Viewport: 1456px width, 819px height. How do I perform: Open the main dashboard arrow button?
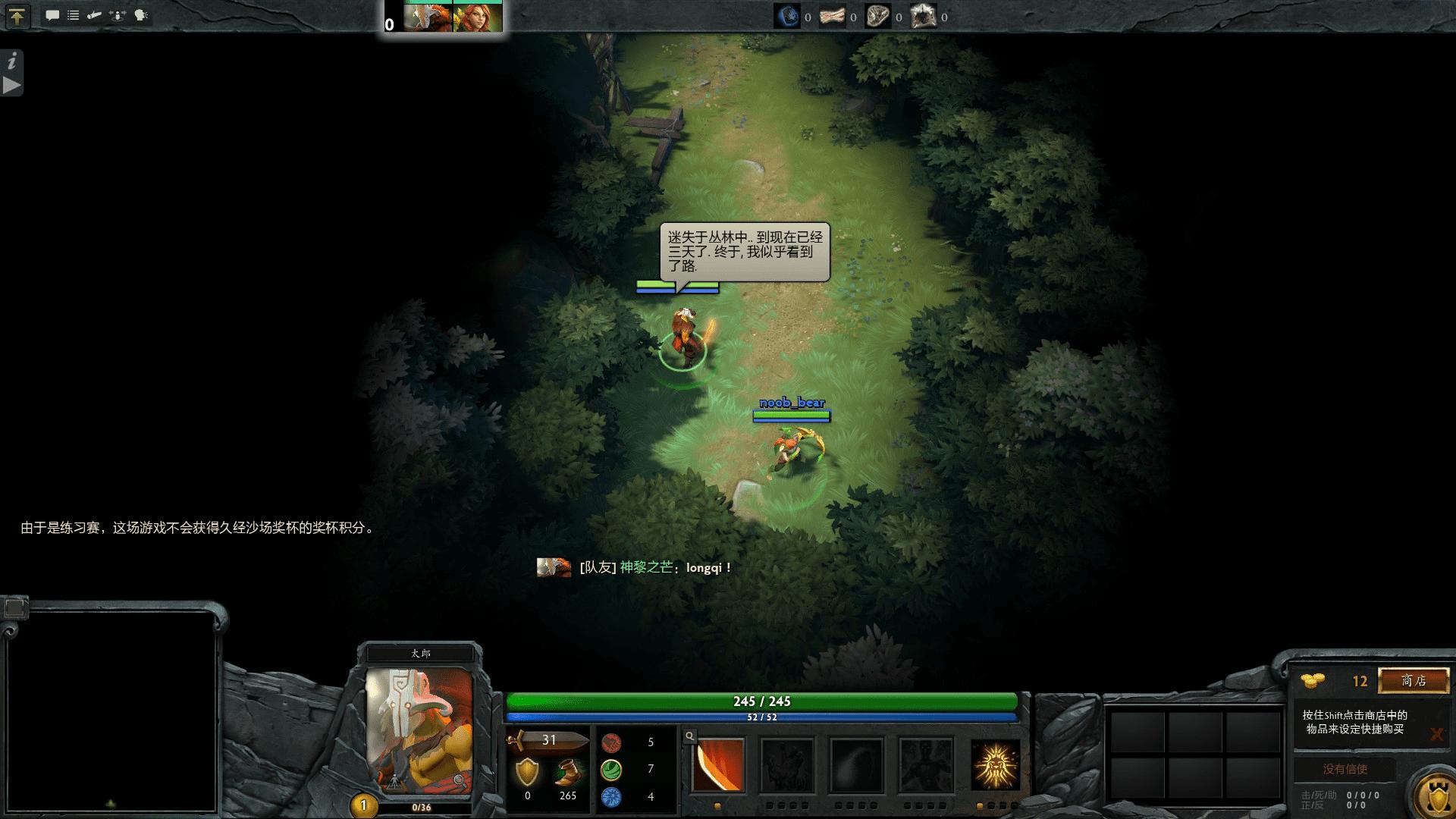click(x=17, y=16)
